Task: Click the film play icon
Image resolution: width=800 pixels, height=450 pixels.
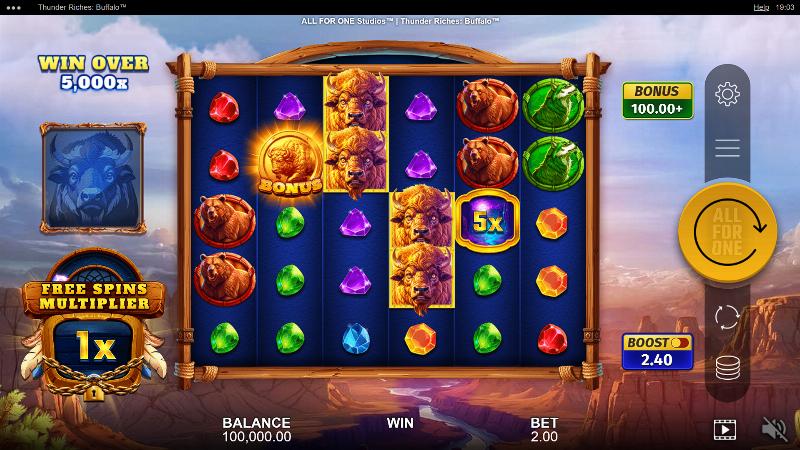Action: (724, 429)
